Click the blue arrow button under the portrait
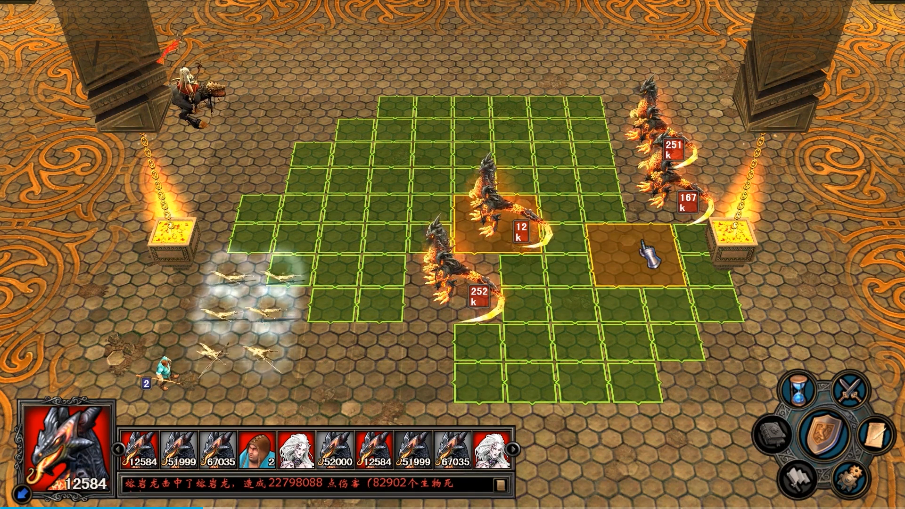This screenshot has width=905, height=509. [x=23, y=492]
